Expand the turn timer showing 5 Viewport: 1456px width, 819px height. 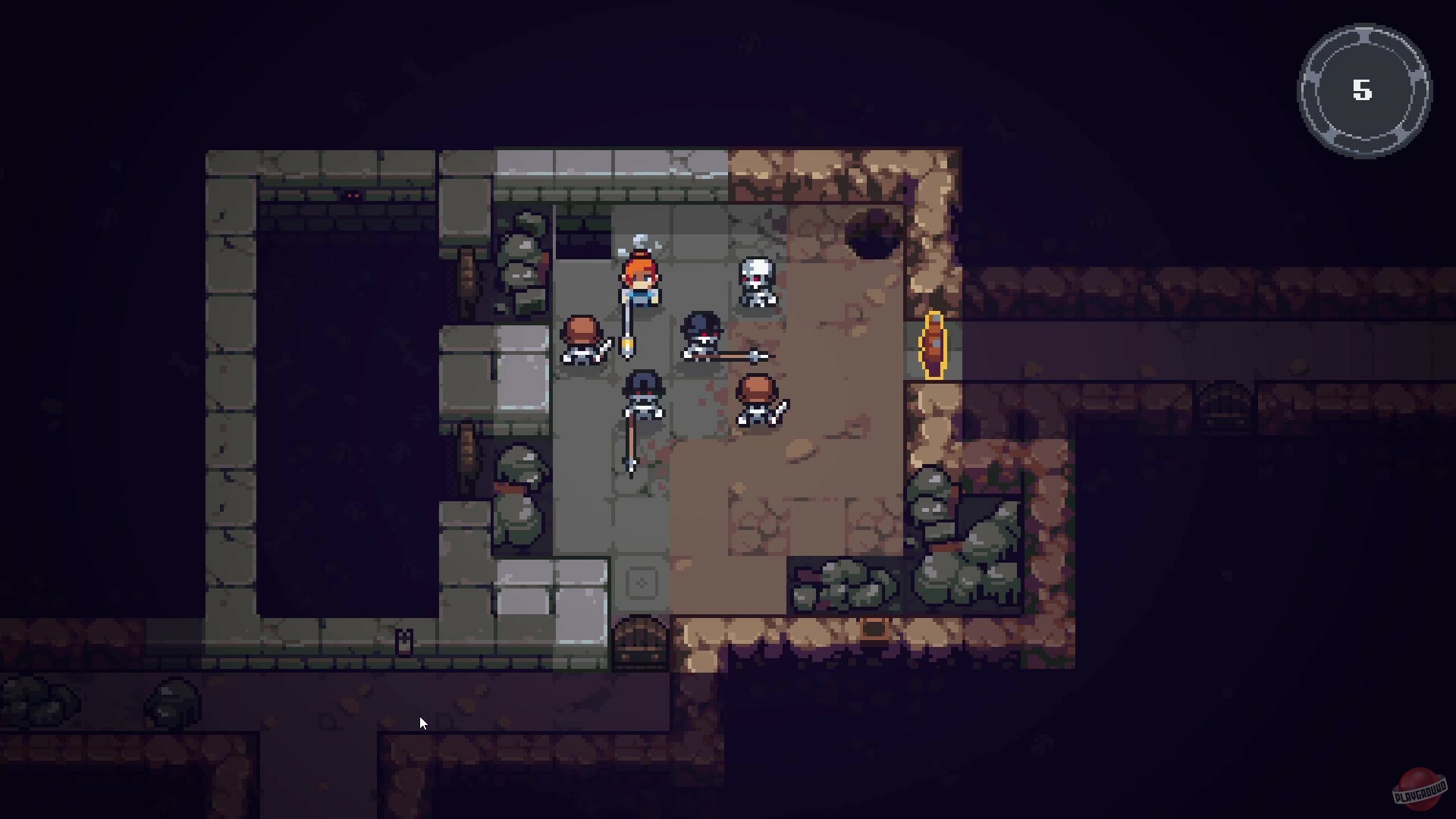point(1363,91)
